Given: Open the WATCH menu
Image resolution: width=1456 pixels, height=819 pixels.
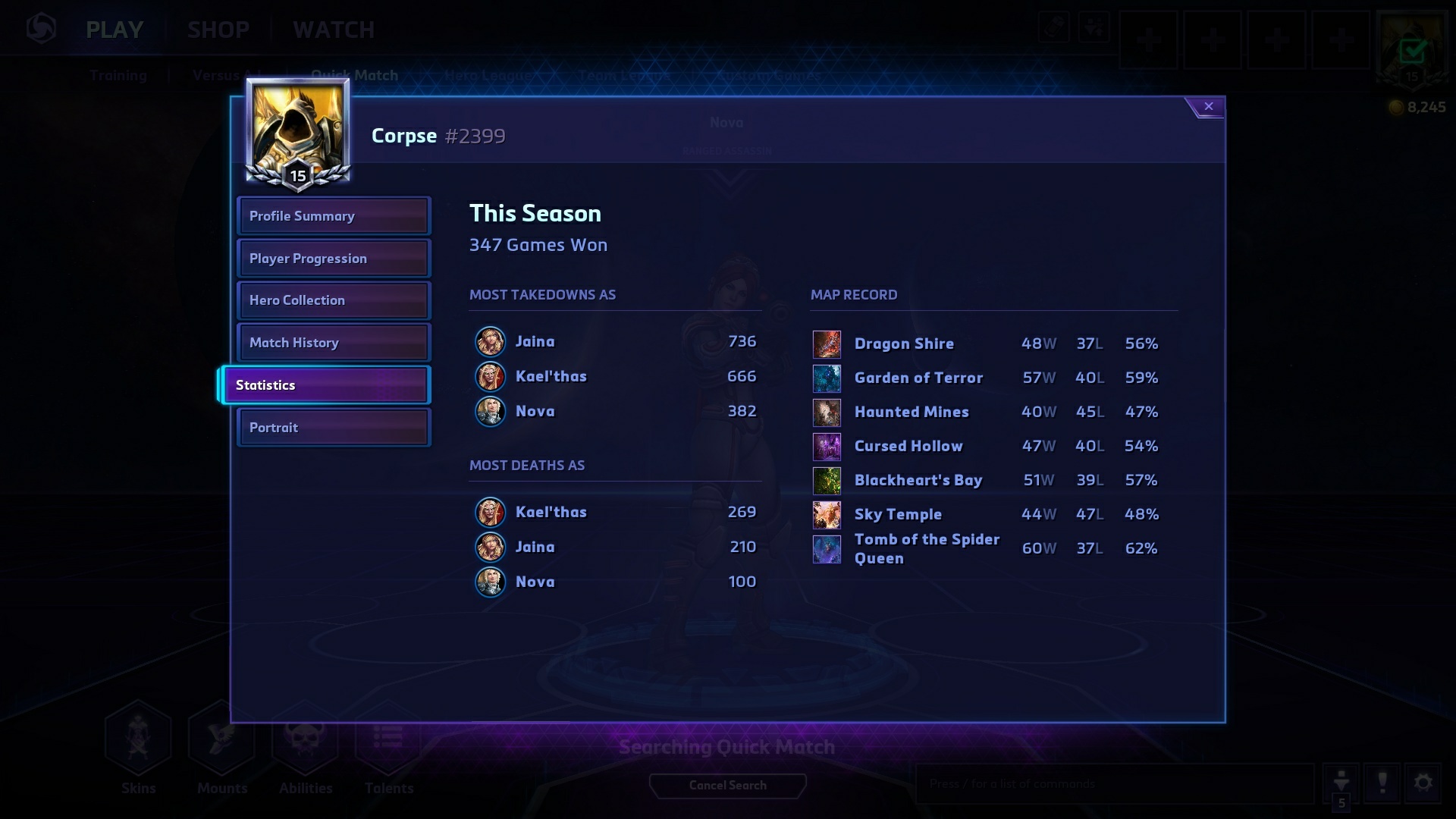Looking at the screenshot, I should coord(334,30).
